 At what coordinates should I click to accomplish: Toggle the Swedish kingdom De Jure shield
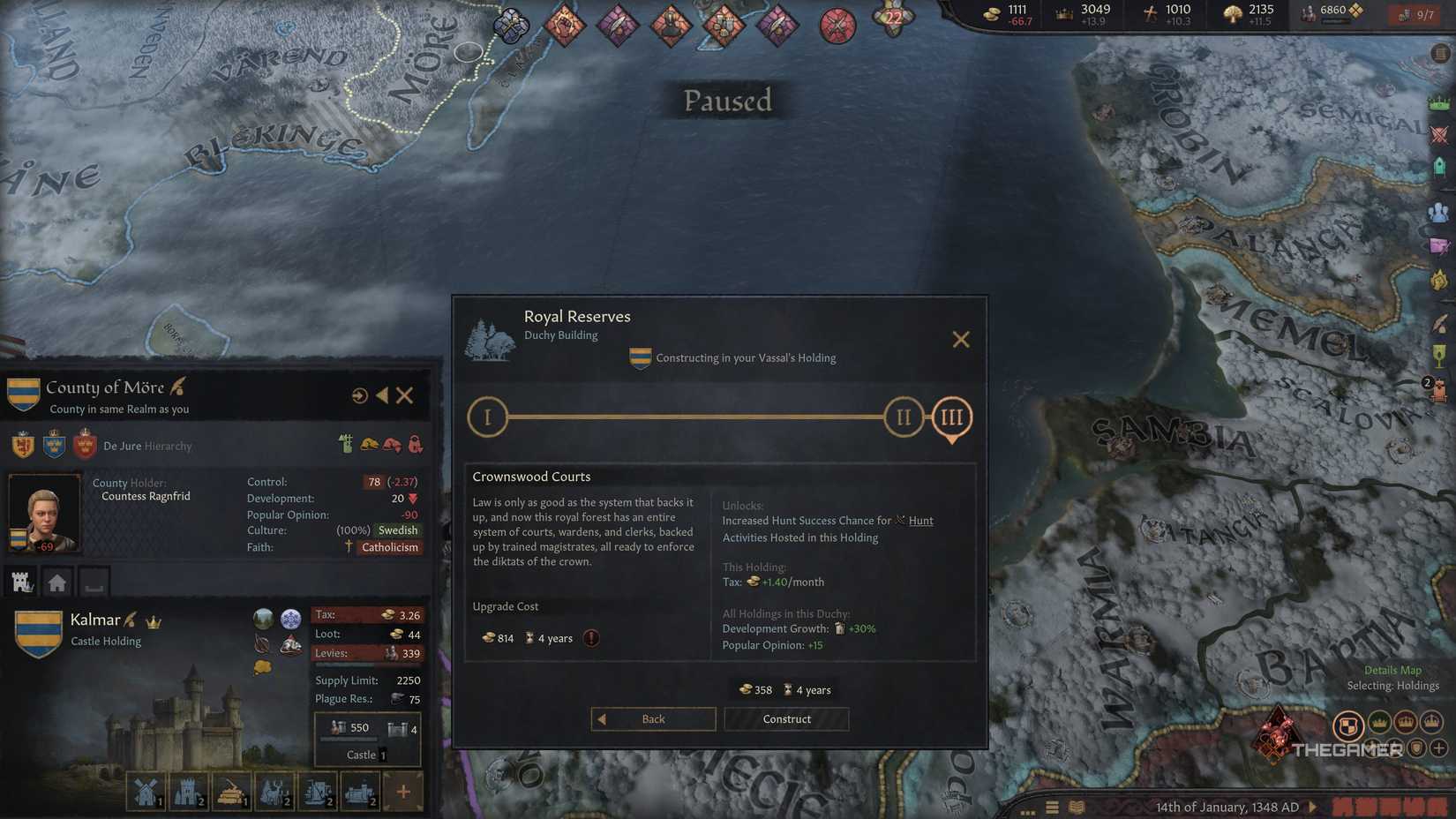click(55, 446)
